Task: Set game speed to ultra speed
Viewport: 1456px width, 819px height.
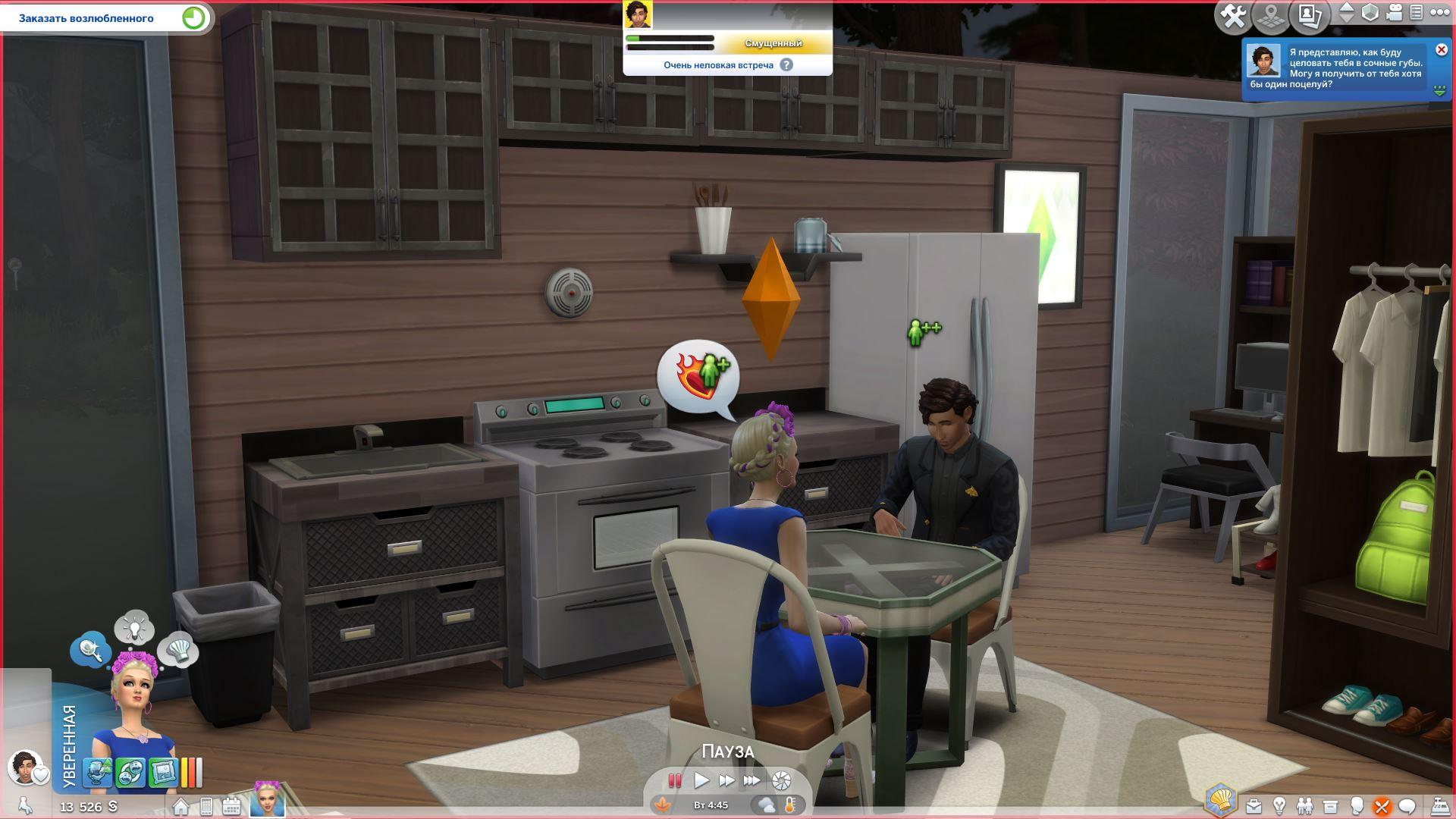Action: click(x=752, y=780)
